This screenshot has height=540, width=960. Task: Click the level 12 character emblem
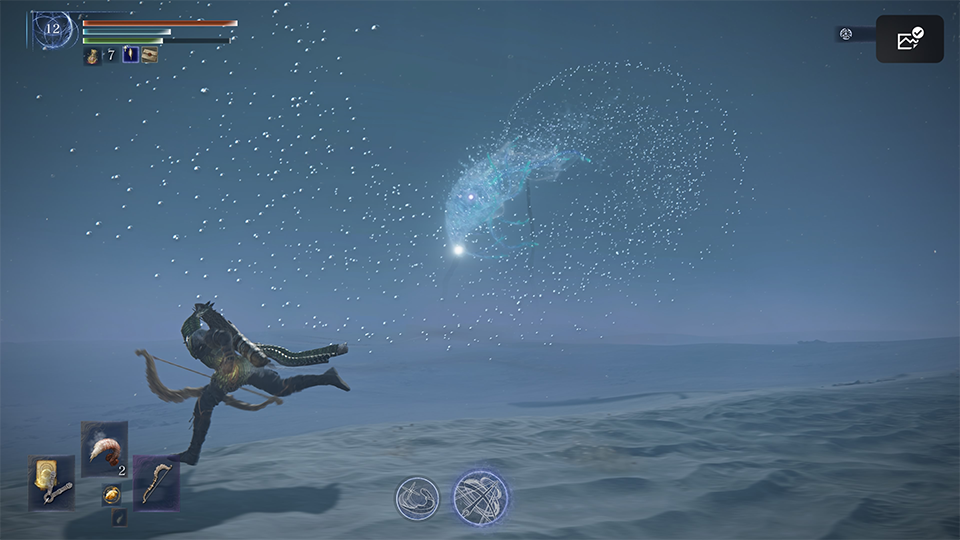point(52,30)
